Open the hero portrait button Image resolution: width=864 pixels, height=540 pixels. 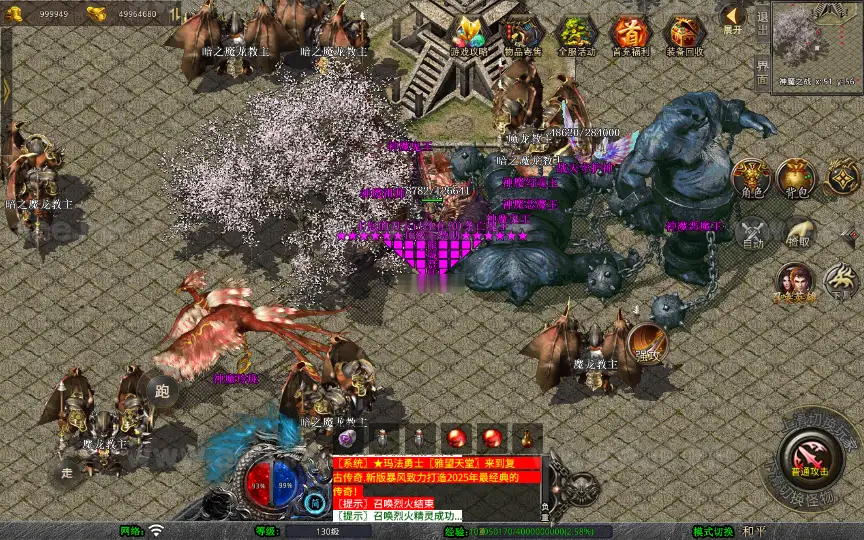tap(796, 282)
